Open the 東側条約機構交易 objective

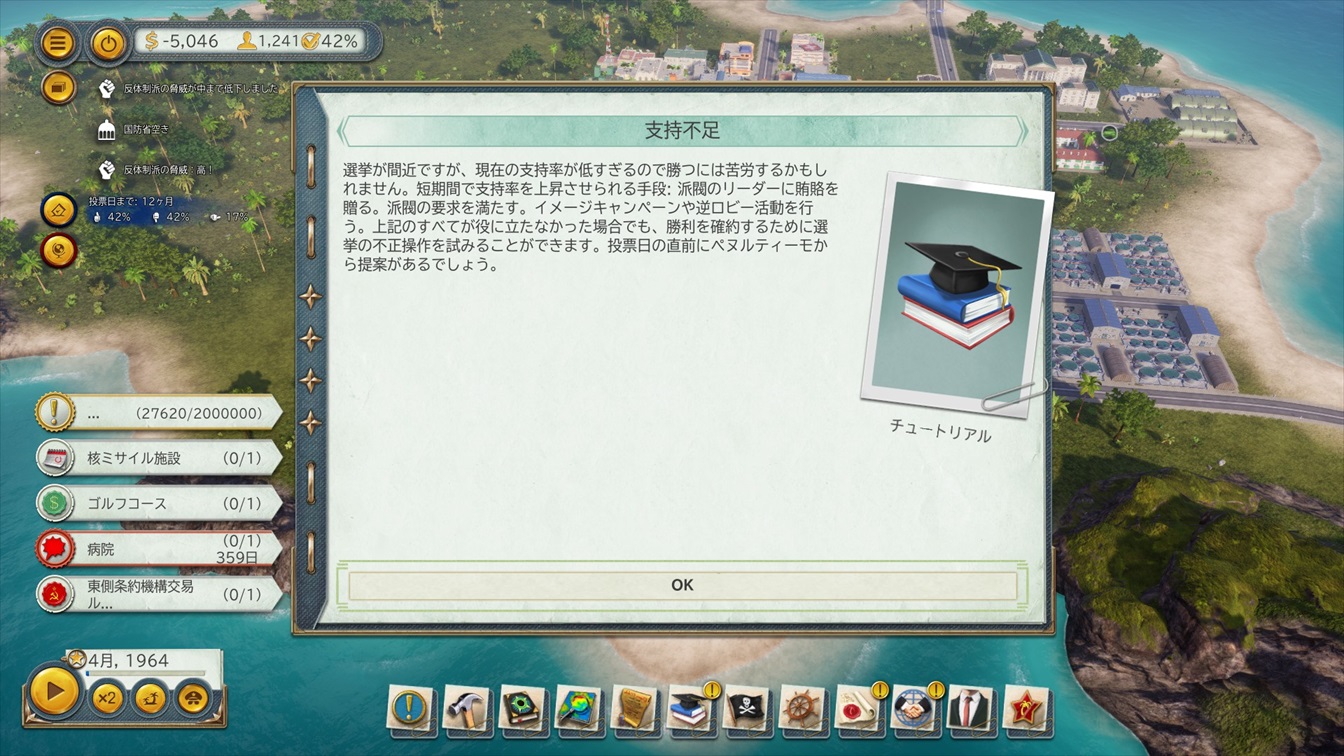(x=160, y=594)
